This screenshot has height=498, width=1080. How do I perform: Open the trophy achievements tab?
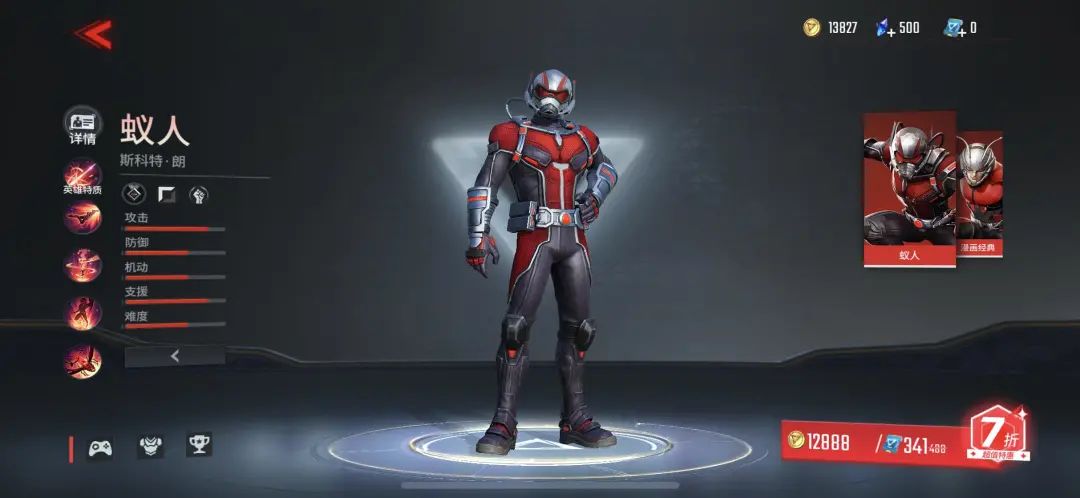(199, 446)
